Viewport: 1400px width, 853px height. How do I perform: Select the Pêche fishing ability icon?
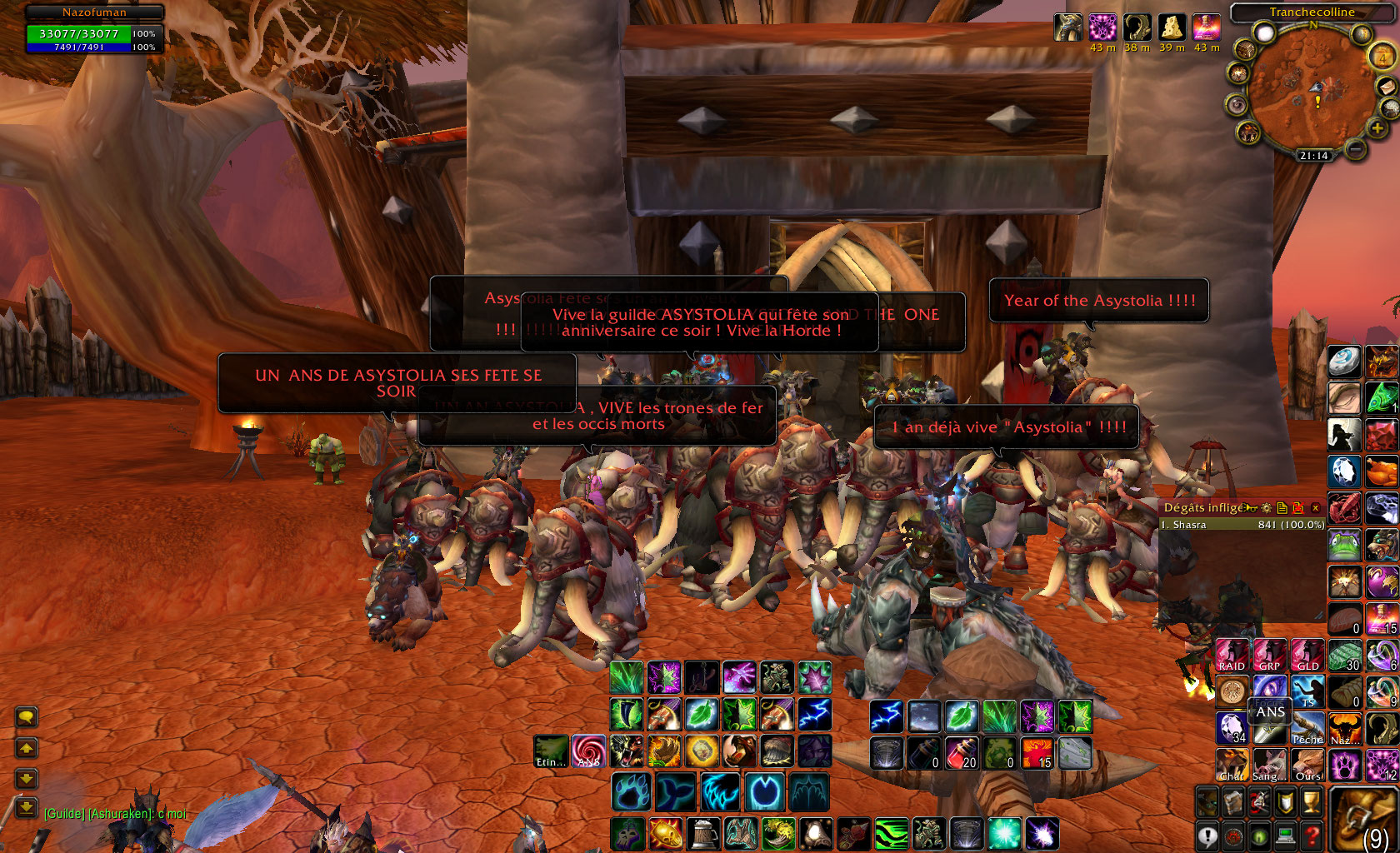click(x=1307, y=728)
